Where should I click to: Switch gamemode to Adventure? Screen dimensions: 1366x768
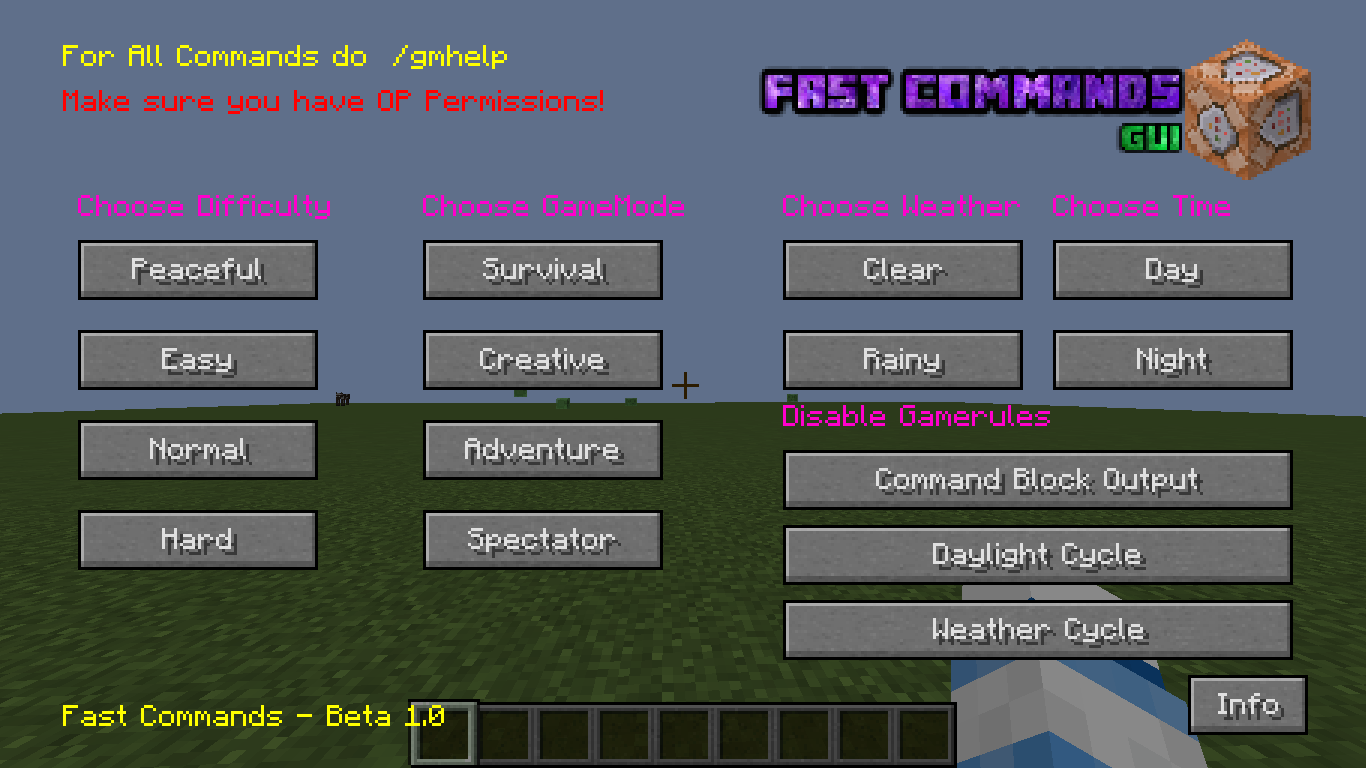[x=542, y=450]
